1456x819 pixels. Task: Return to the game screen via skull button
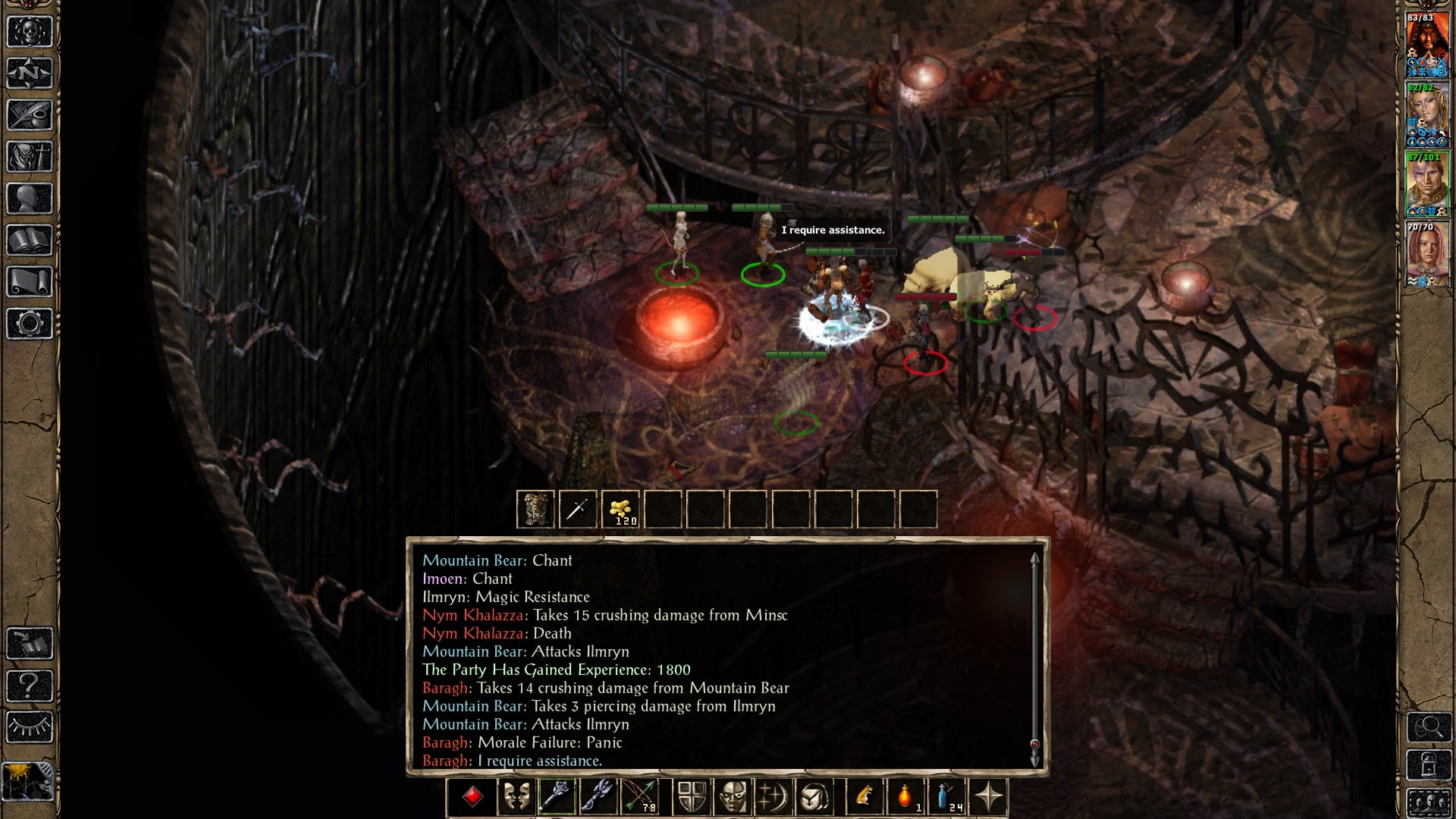tap(30, 32)
